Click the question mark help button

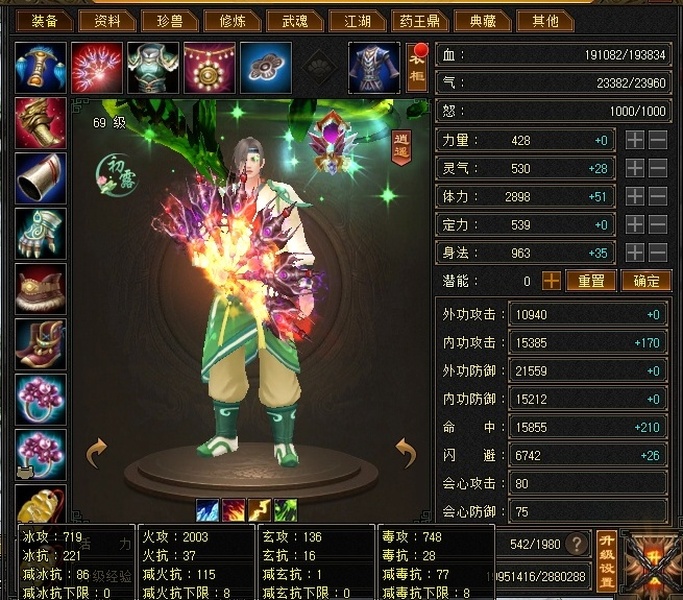576,544
